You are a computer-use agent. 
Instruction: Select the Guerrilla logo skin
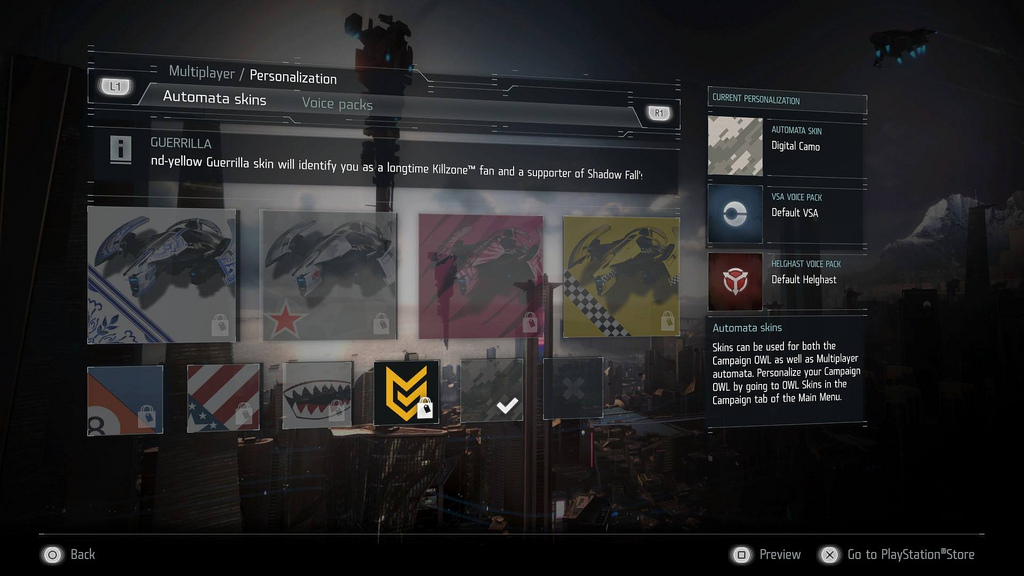[406, 392]
